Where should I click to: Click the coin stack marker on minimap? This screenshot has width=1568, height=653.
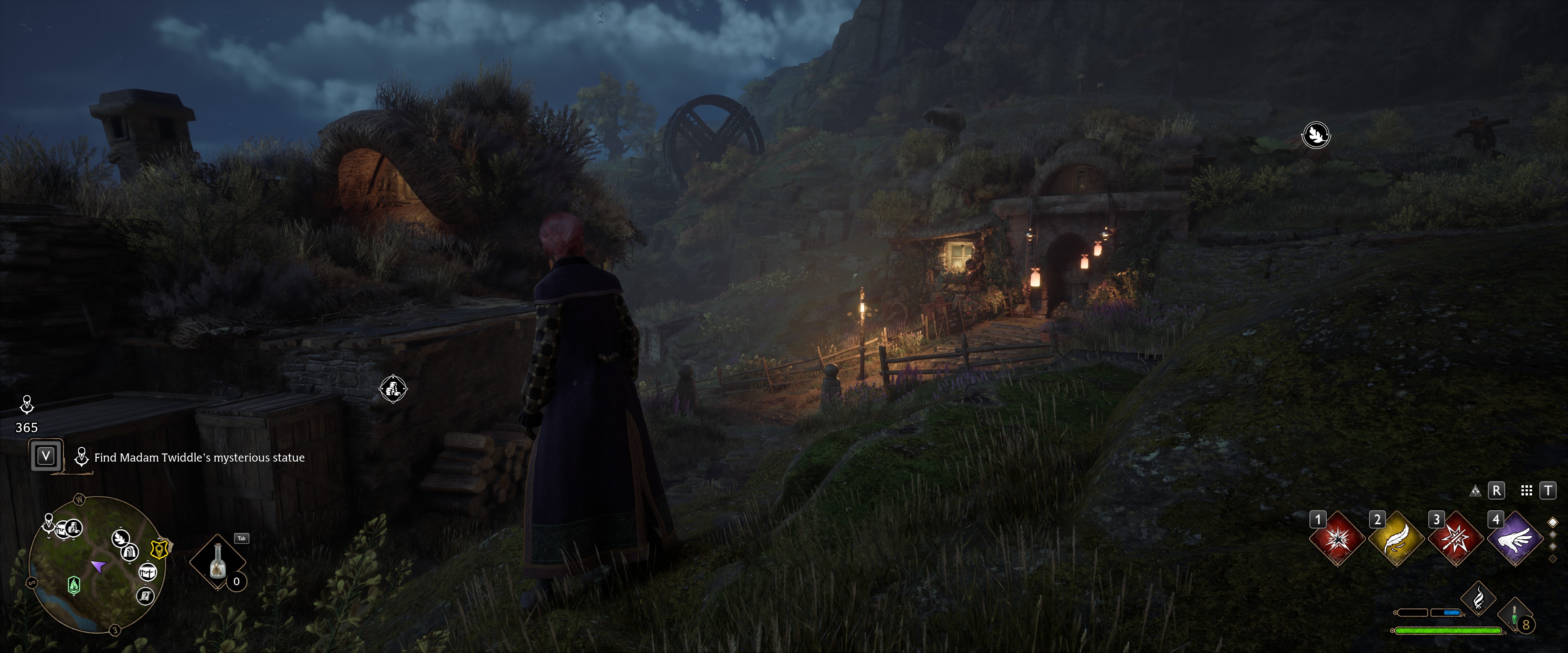73,528
